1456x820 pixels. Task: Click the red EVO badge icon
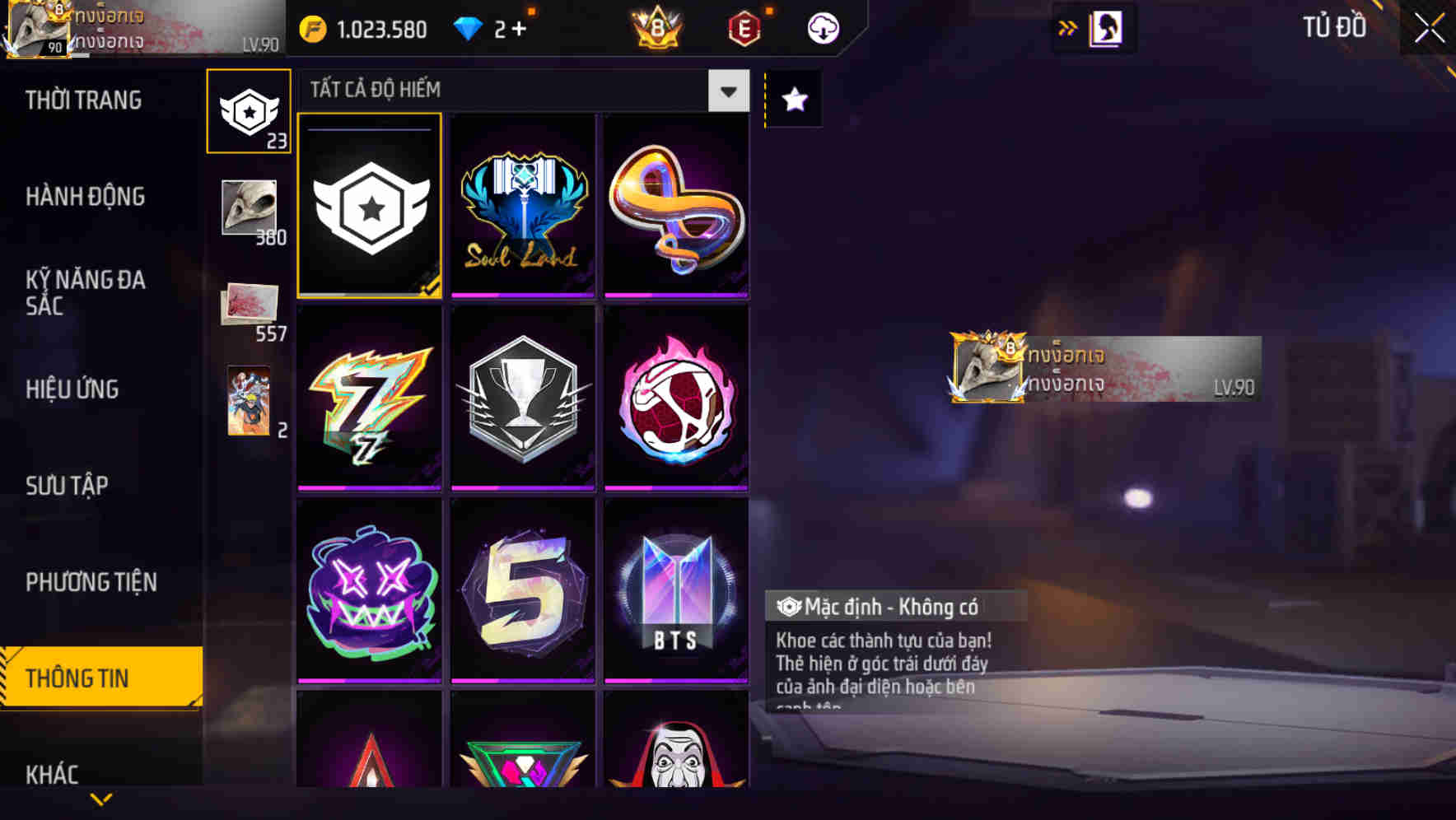click(x=740, y=27)
